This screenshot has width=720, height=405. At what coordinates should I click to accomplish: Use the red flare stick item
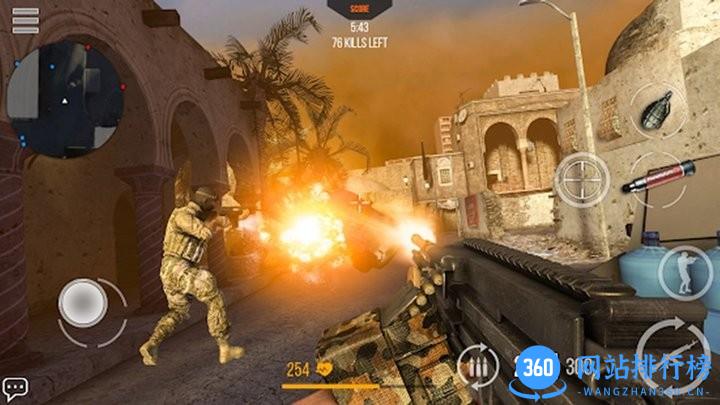tap(657, 178)
